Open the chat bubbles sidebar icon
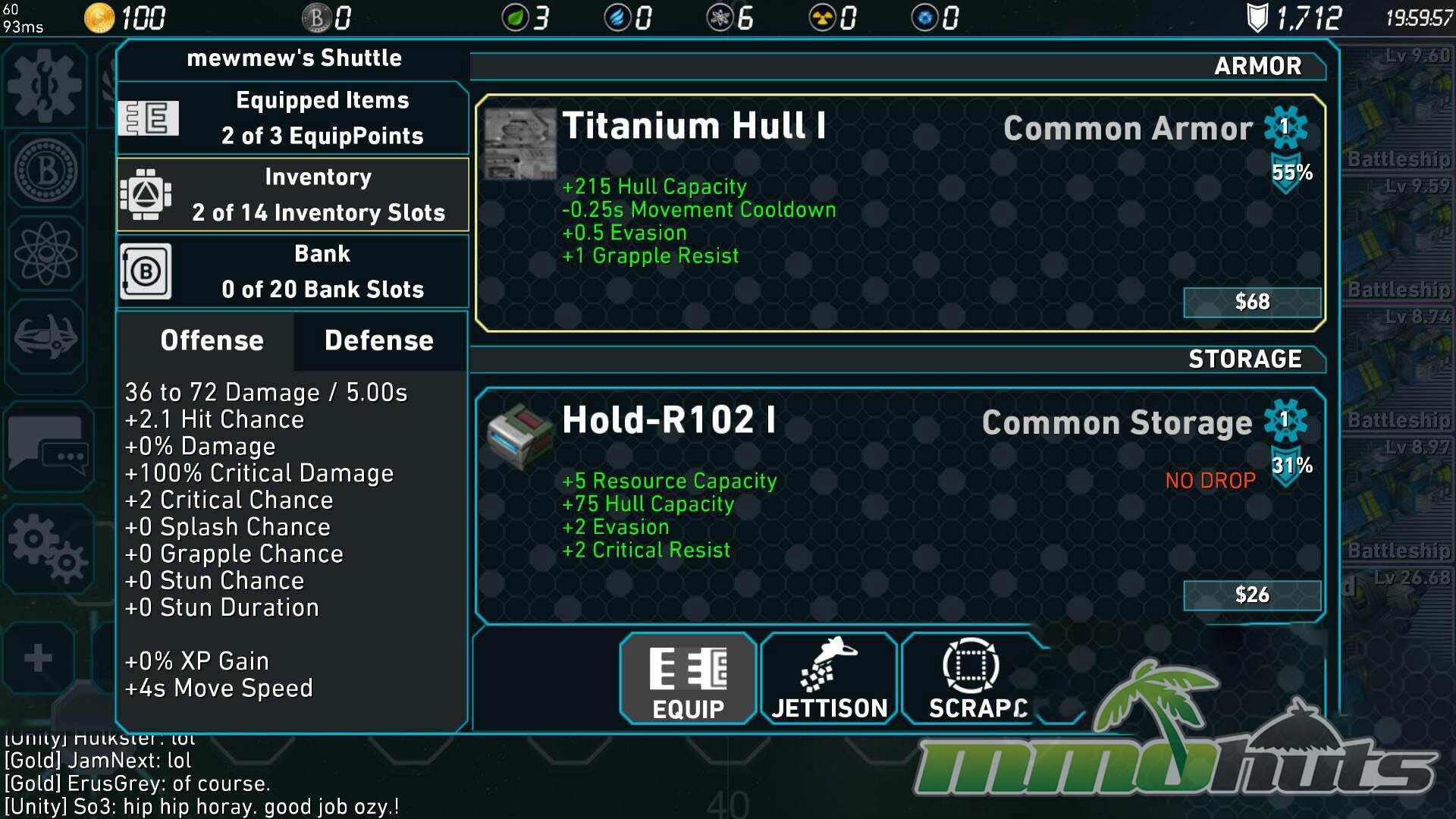Screen dimensions: 1456x819 [x=47, y=446]
